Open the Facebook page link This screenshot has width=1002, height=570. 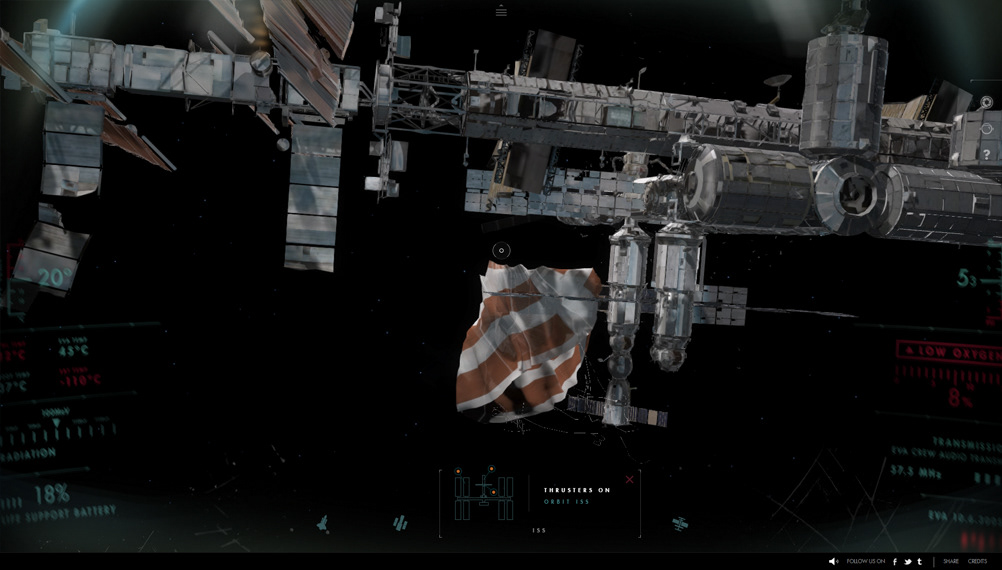894,562
